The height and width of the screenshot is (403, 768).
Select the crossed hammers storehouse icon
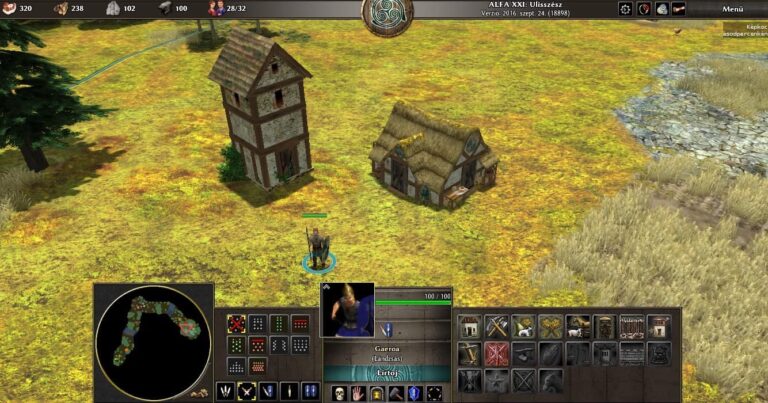point(497,326)
